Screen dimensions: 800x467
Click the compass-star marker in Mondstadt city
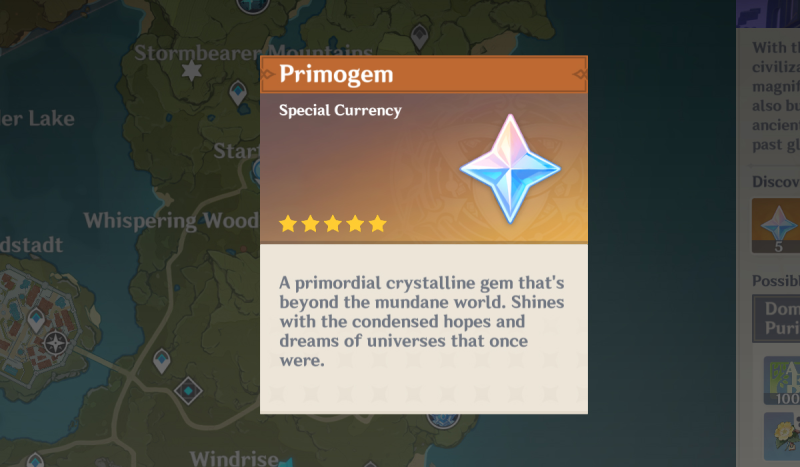pos(56,343)
